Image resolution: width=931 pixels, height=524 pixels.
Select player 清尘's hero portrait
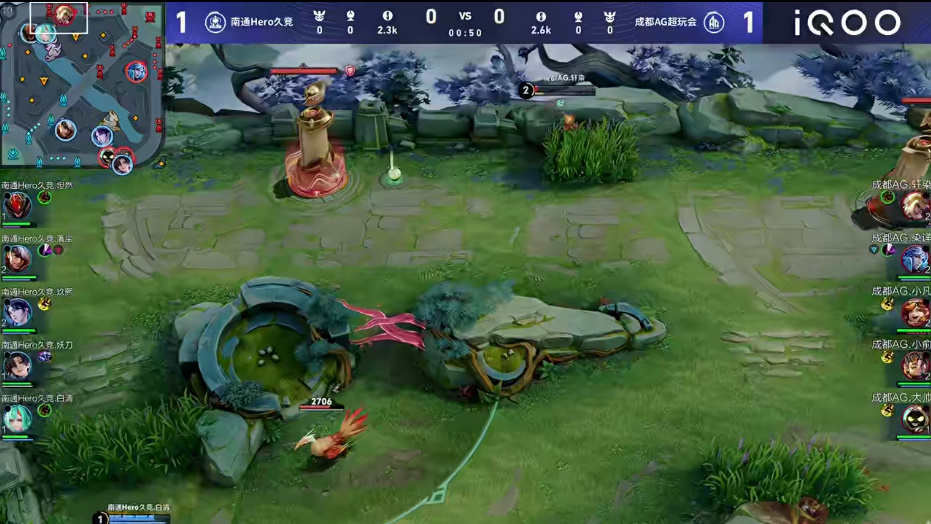(17, 260)
